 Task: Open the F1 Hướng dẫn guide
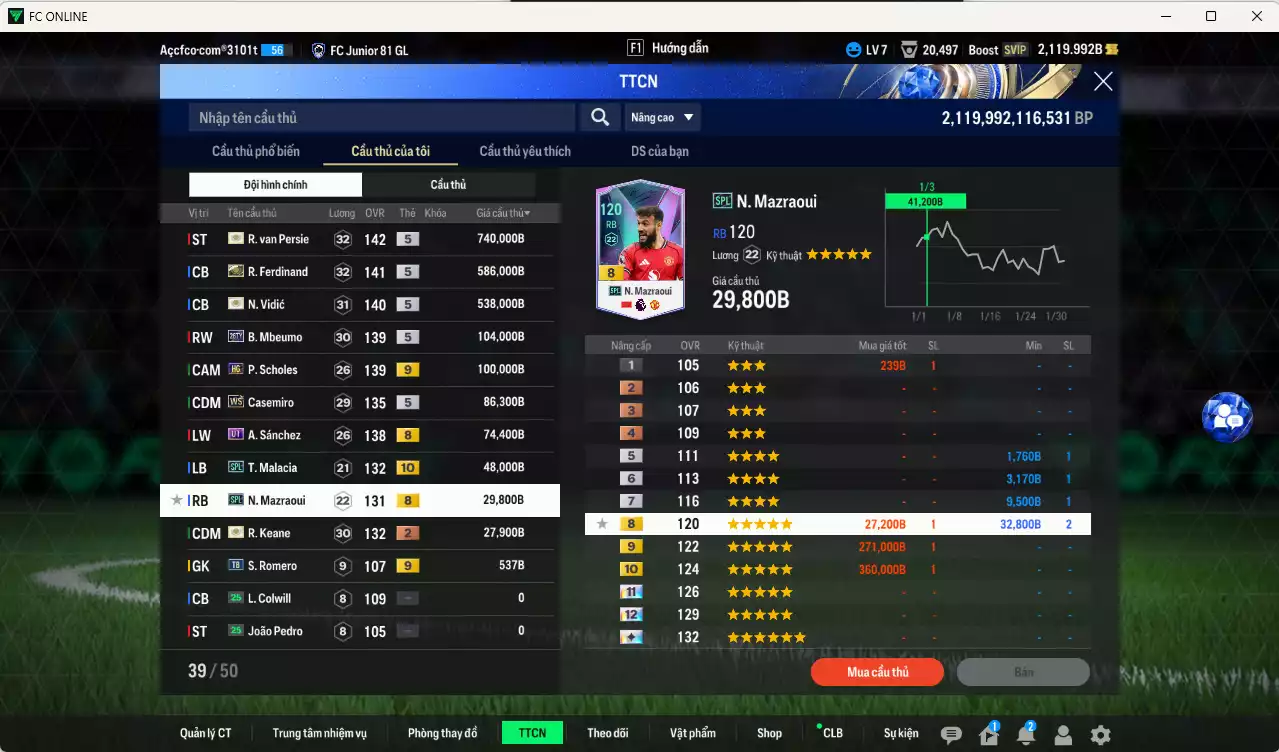click(668, 48)
